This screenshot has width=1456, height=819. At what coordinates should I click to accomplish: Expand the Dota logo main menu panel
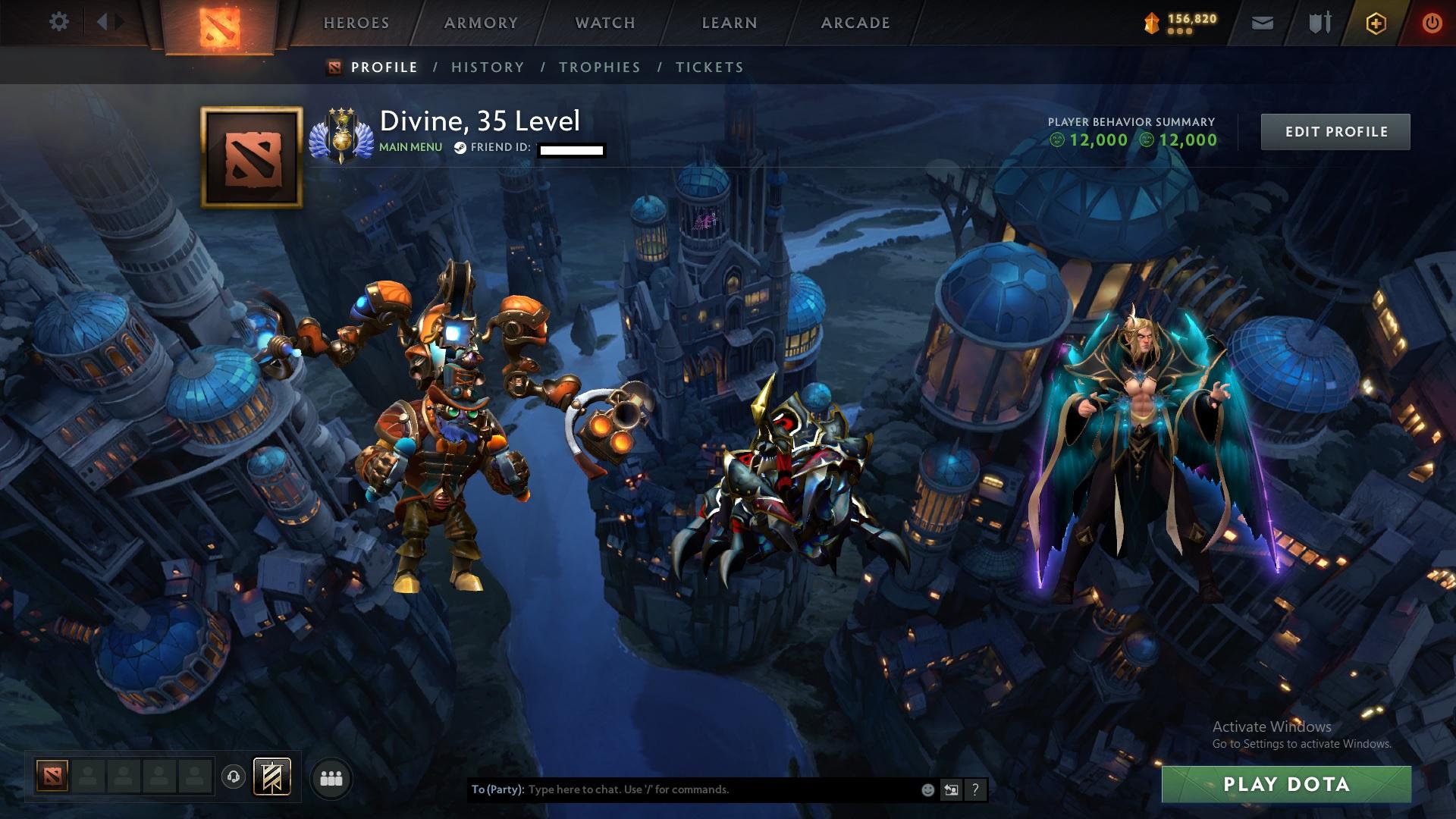[x=218, y=22]
